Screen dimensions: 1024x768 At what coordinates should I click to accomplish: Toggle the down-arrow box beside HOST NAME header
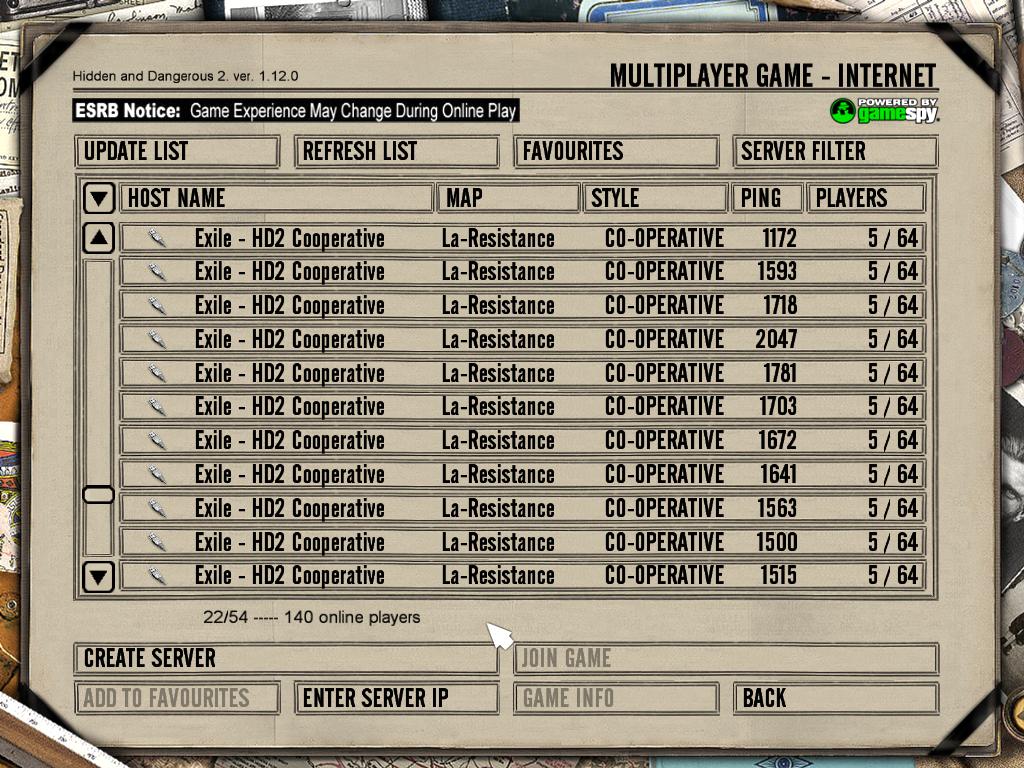click(98, 198)
